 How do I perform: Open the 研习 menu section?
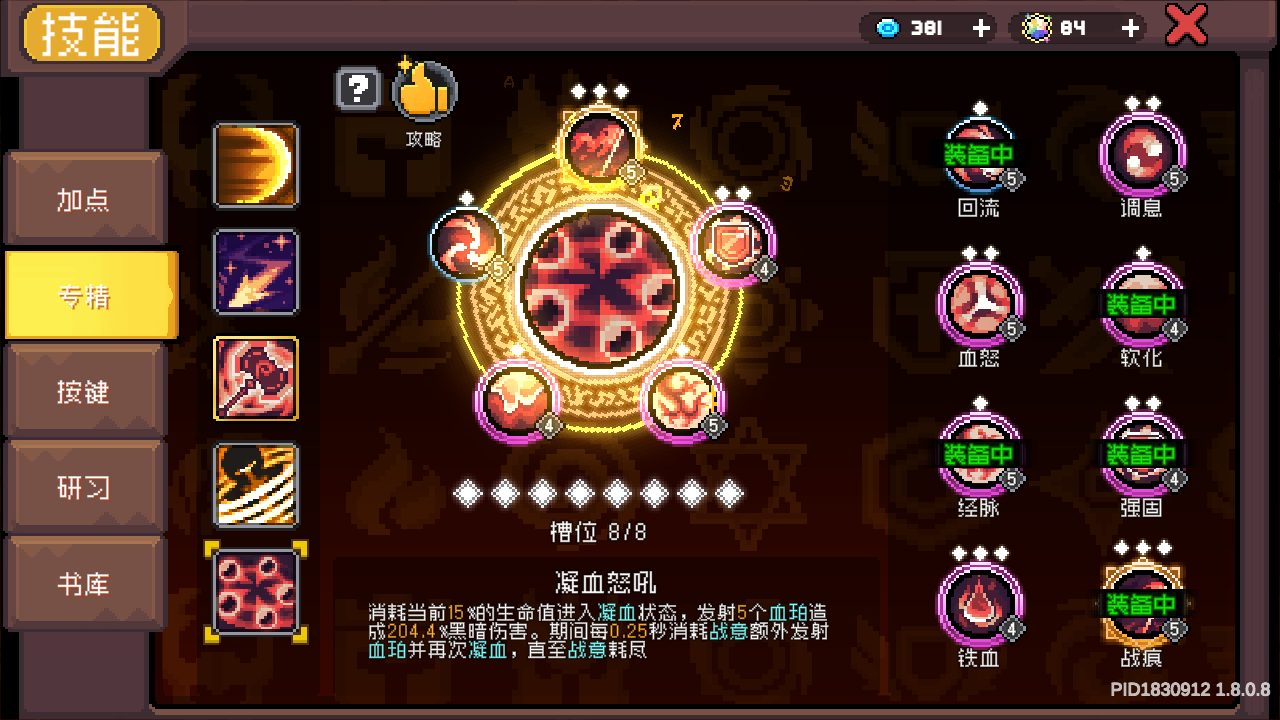[x=86, y=486]
